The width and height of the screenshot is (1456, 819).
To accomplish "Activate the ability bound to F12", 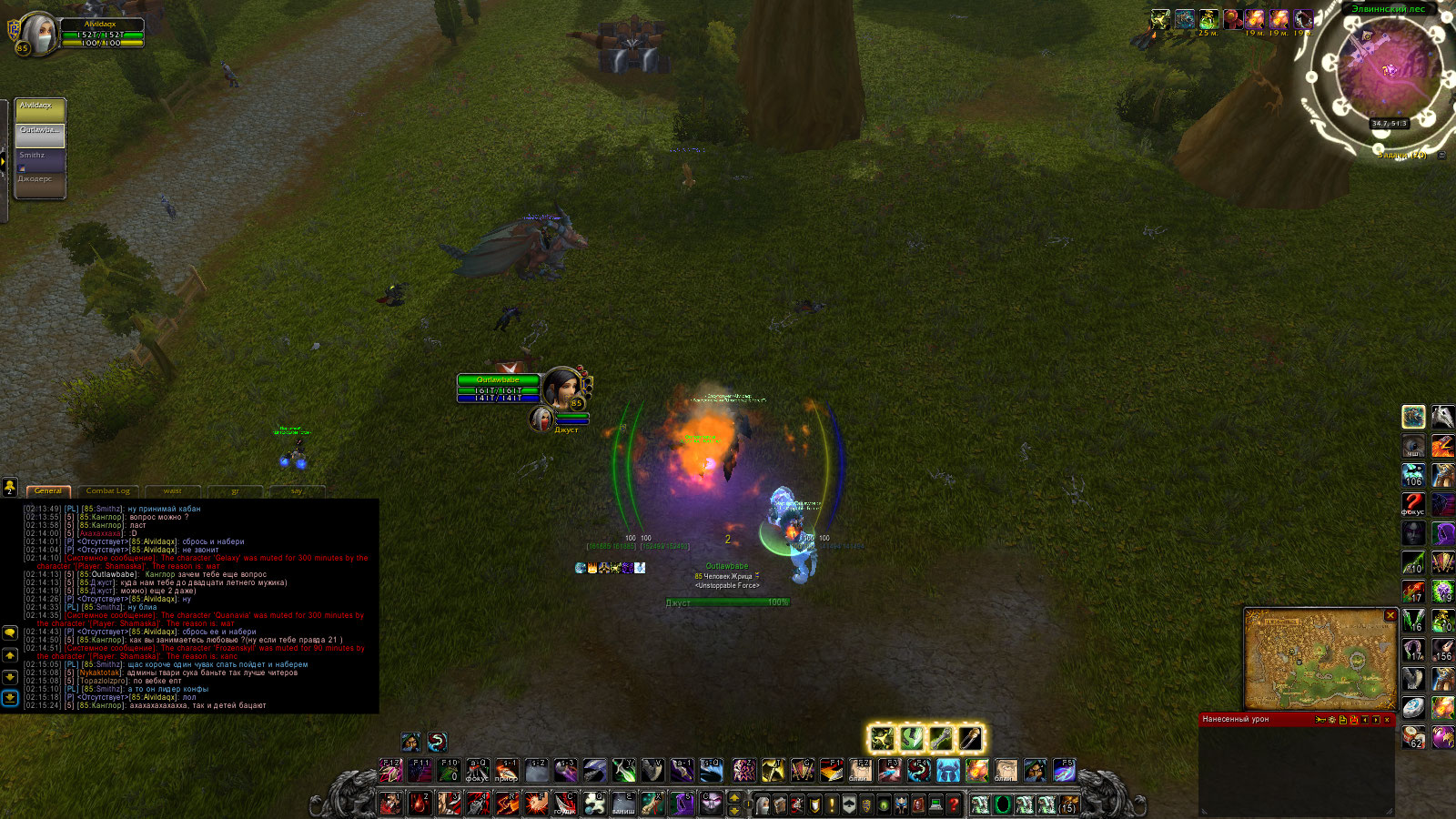I will [390, 771].
